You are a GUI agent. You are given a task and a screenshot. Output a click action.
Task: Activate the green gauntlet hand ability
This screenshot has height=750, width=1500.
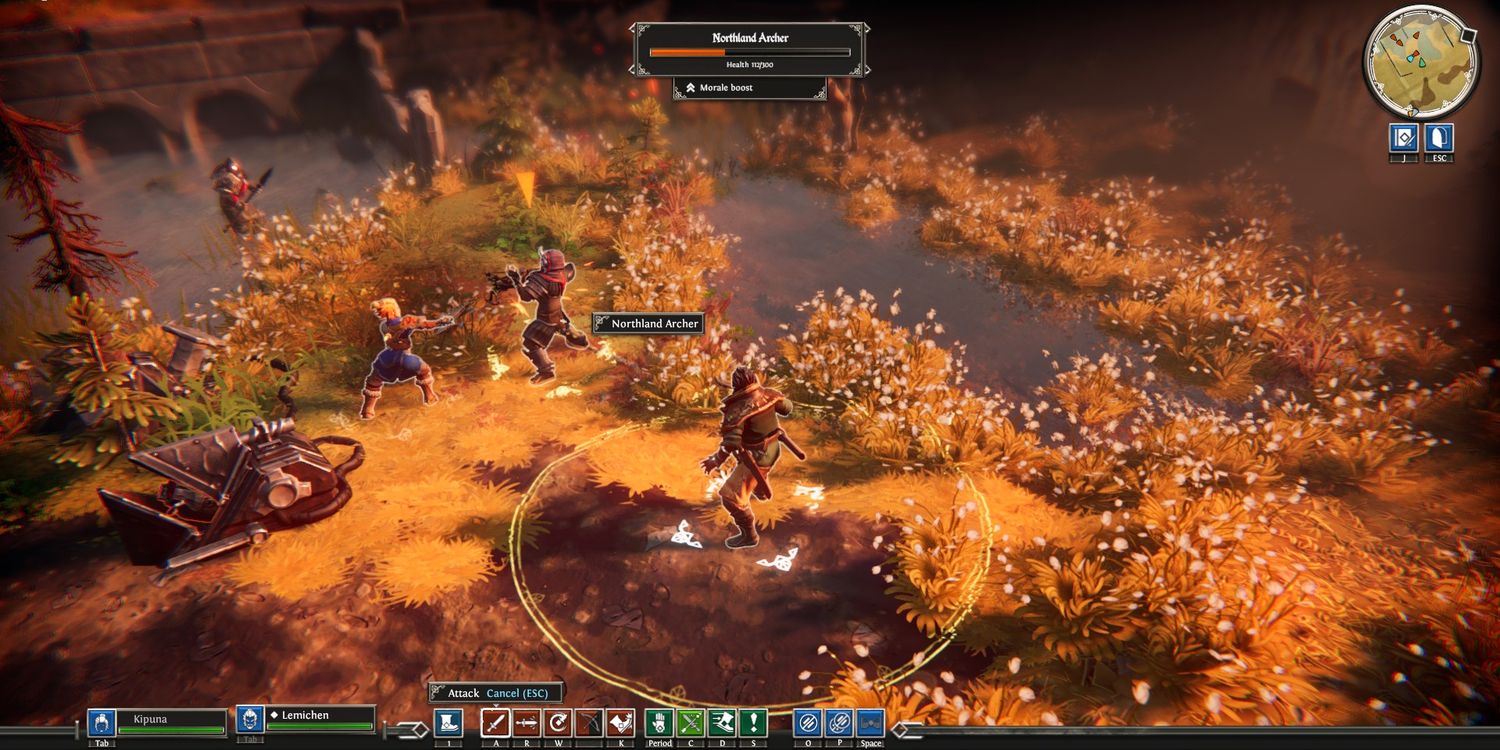659,723
